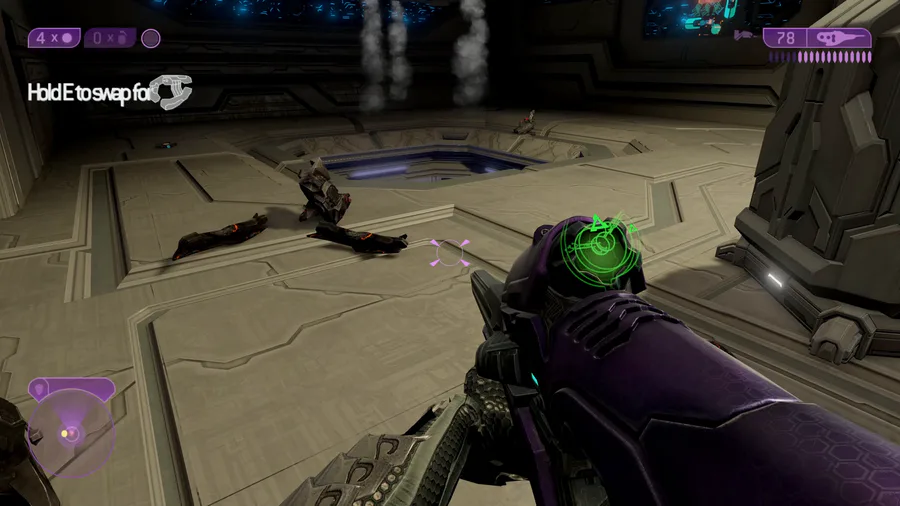The image size is (900, 506).
Task: Open the circular motion tracker radar
Action: 69,432
